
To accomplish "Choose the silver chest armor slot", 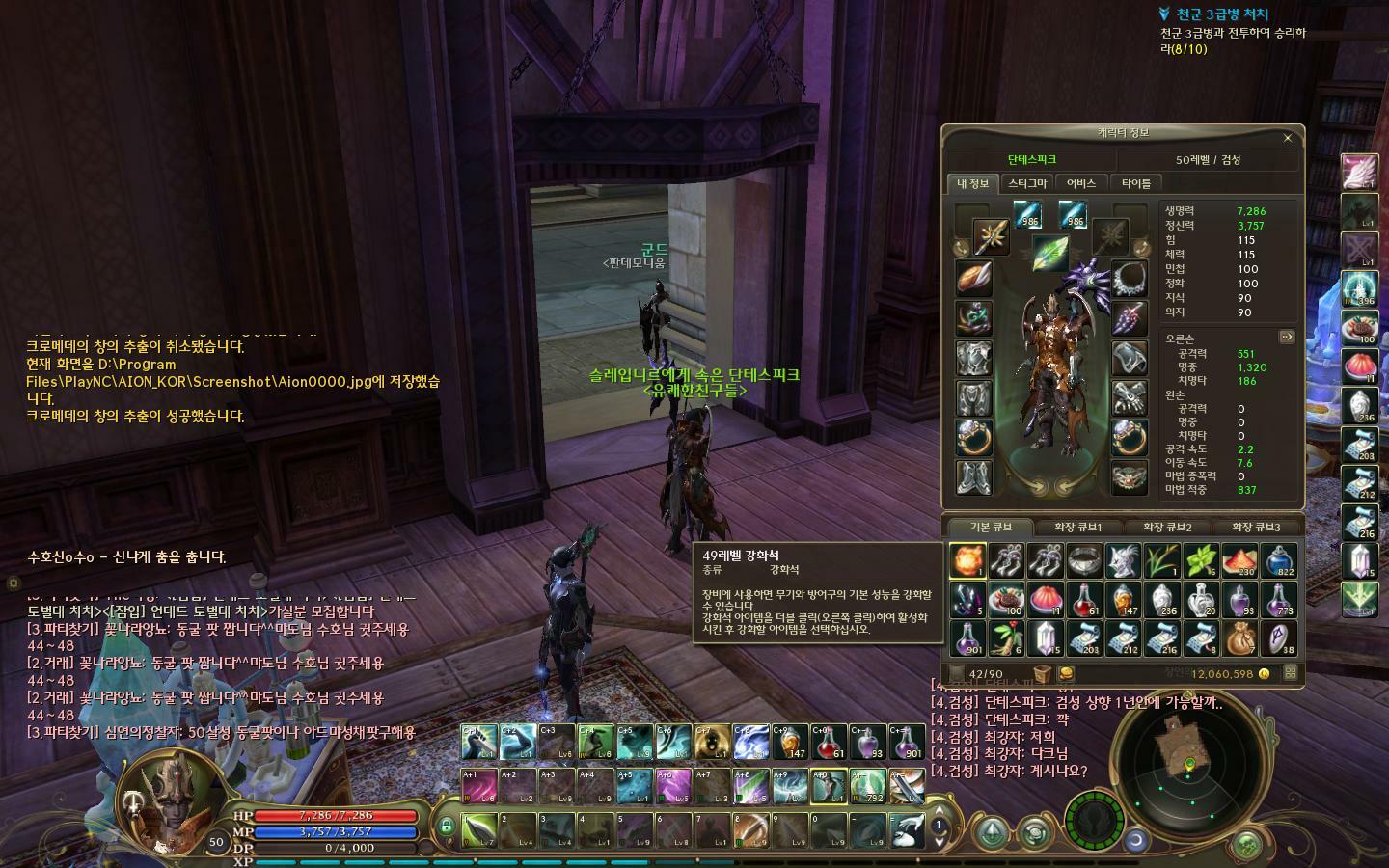I will click(973, 358).
